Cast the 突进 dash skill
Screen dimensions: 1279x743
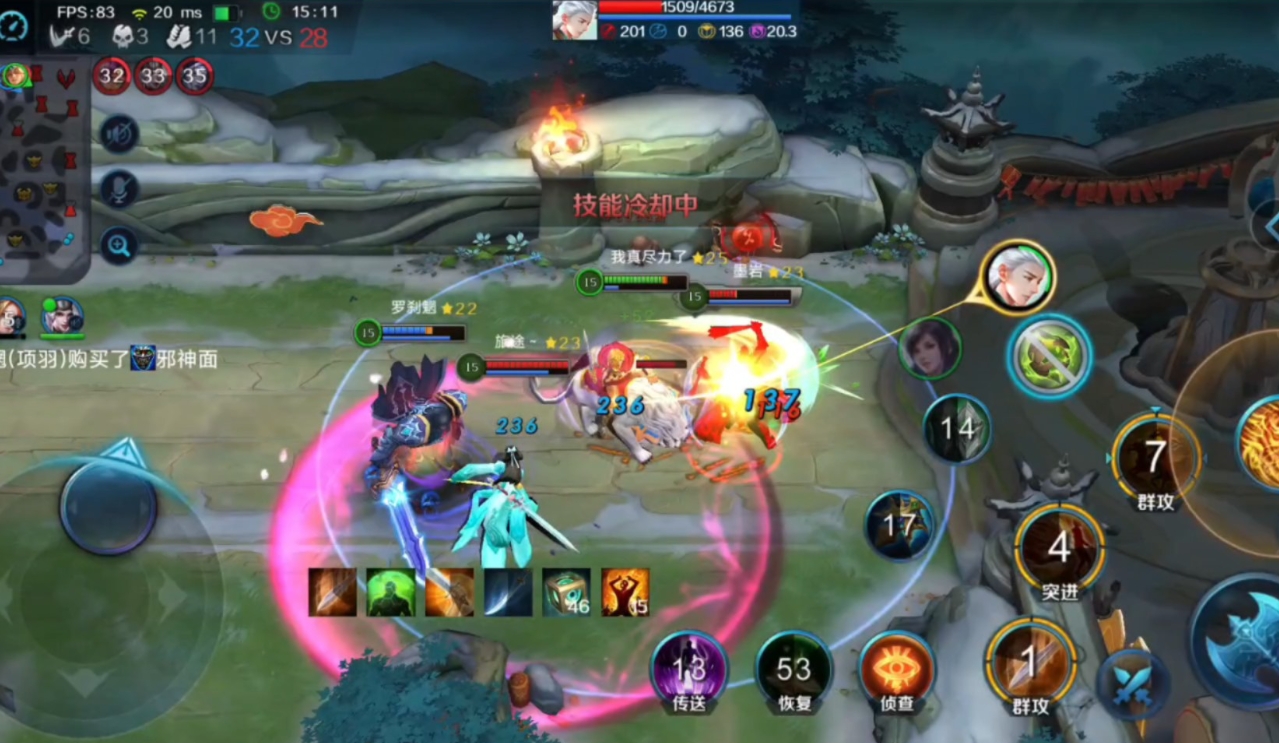click(x=1059, y=548)
